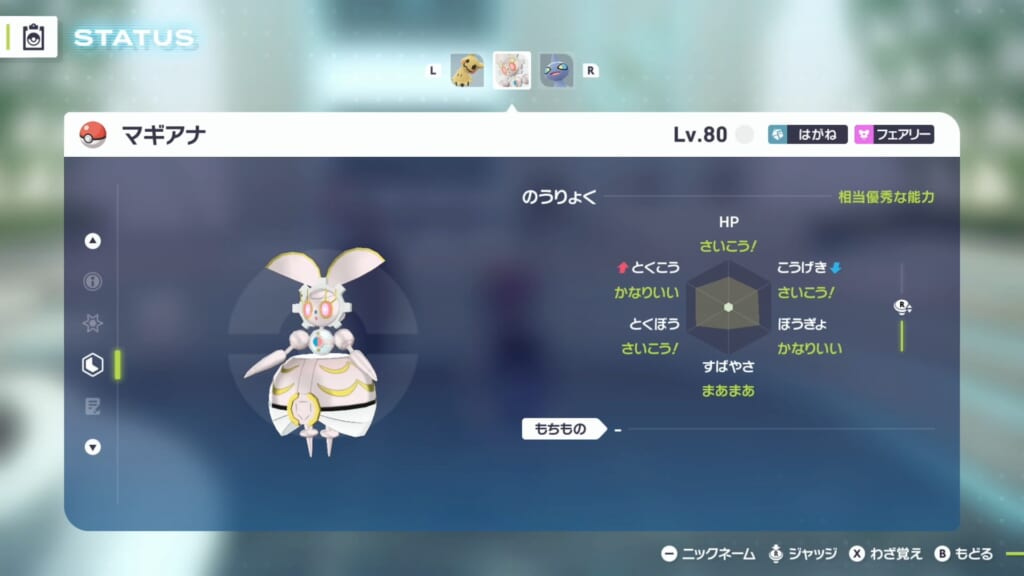
Task: Go back with もどる
Action: [964, 554]
